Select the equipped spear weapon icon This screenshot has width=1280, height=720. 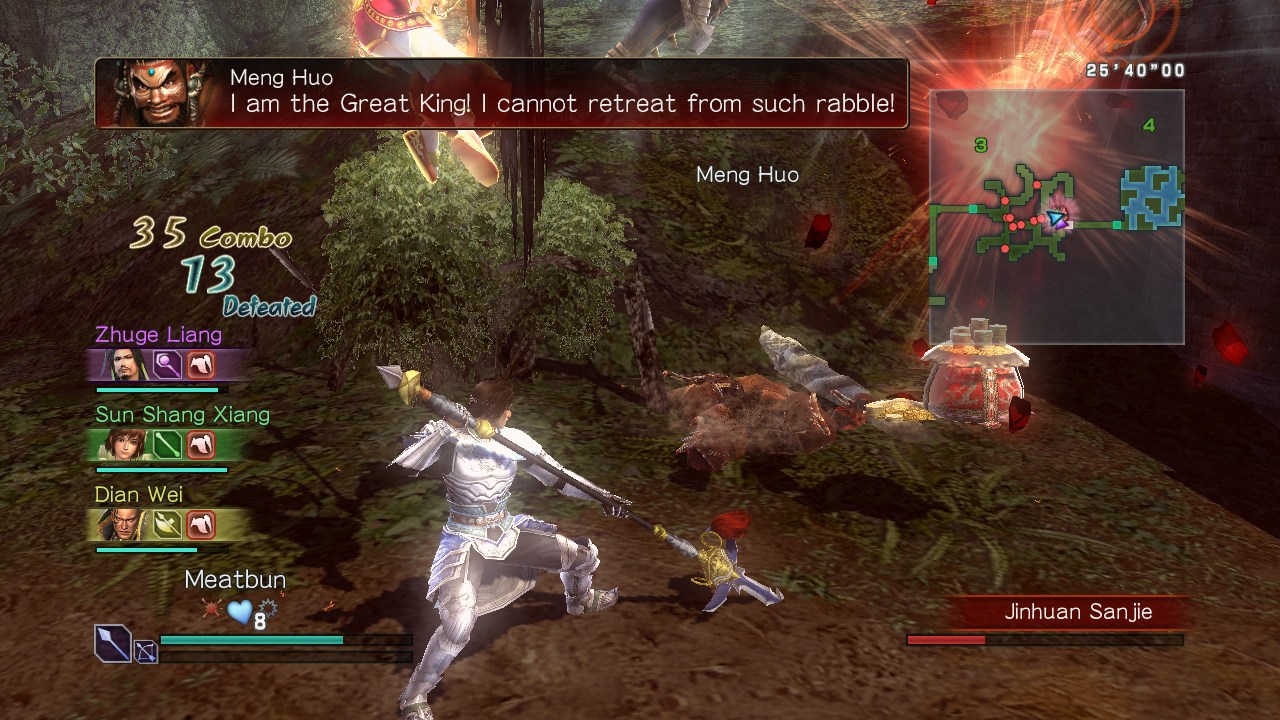point(112,643)
